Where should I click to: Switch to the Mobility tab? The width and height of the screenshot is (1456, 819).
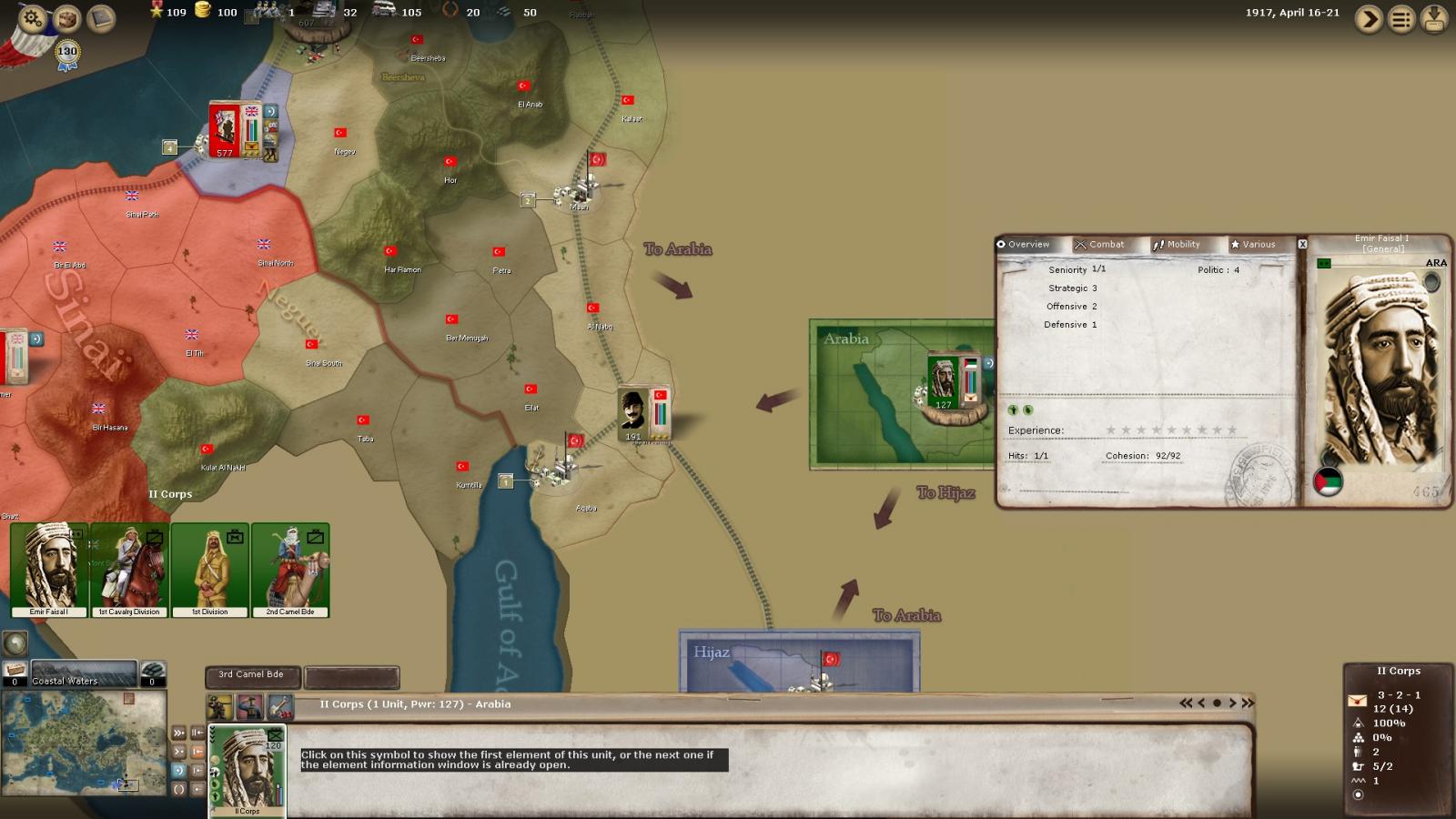(1177, 244)
